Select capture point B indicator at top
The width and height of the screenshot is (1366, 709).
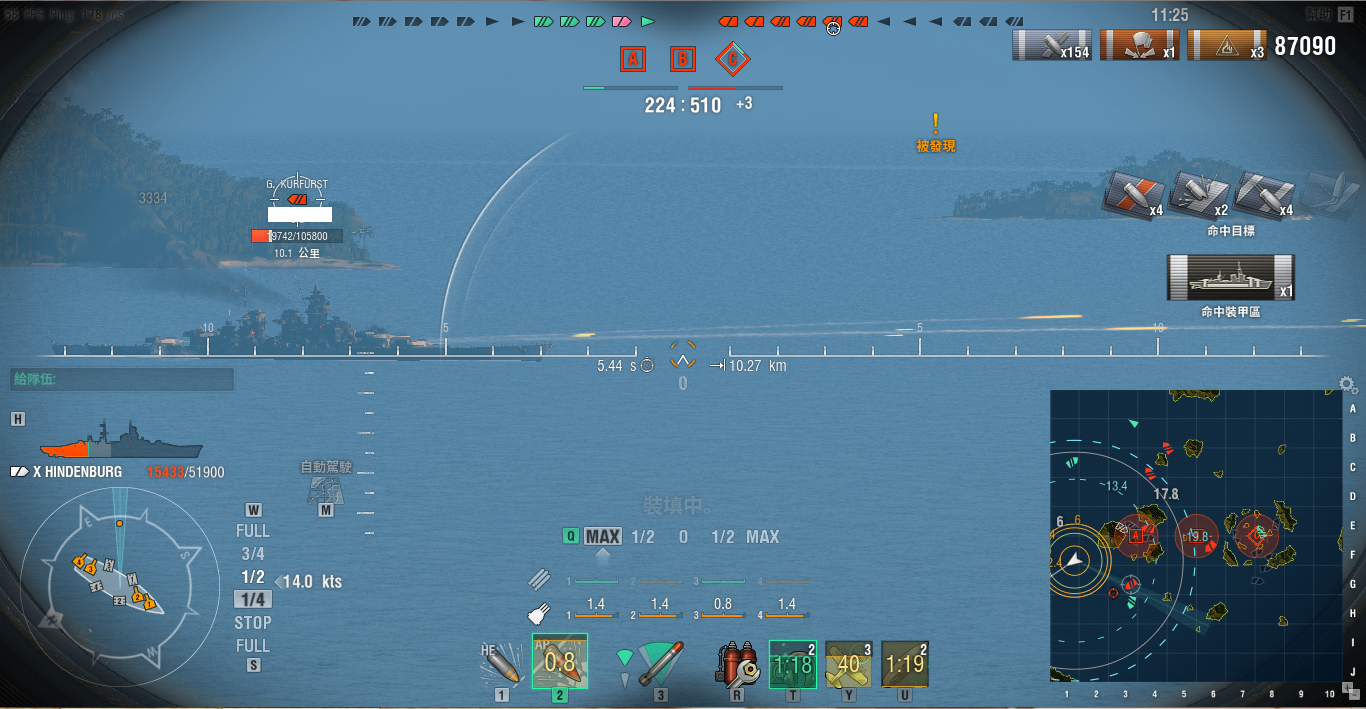(682, 59)
